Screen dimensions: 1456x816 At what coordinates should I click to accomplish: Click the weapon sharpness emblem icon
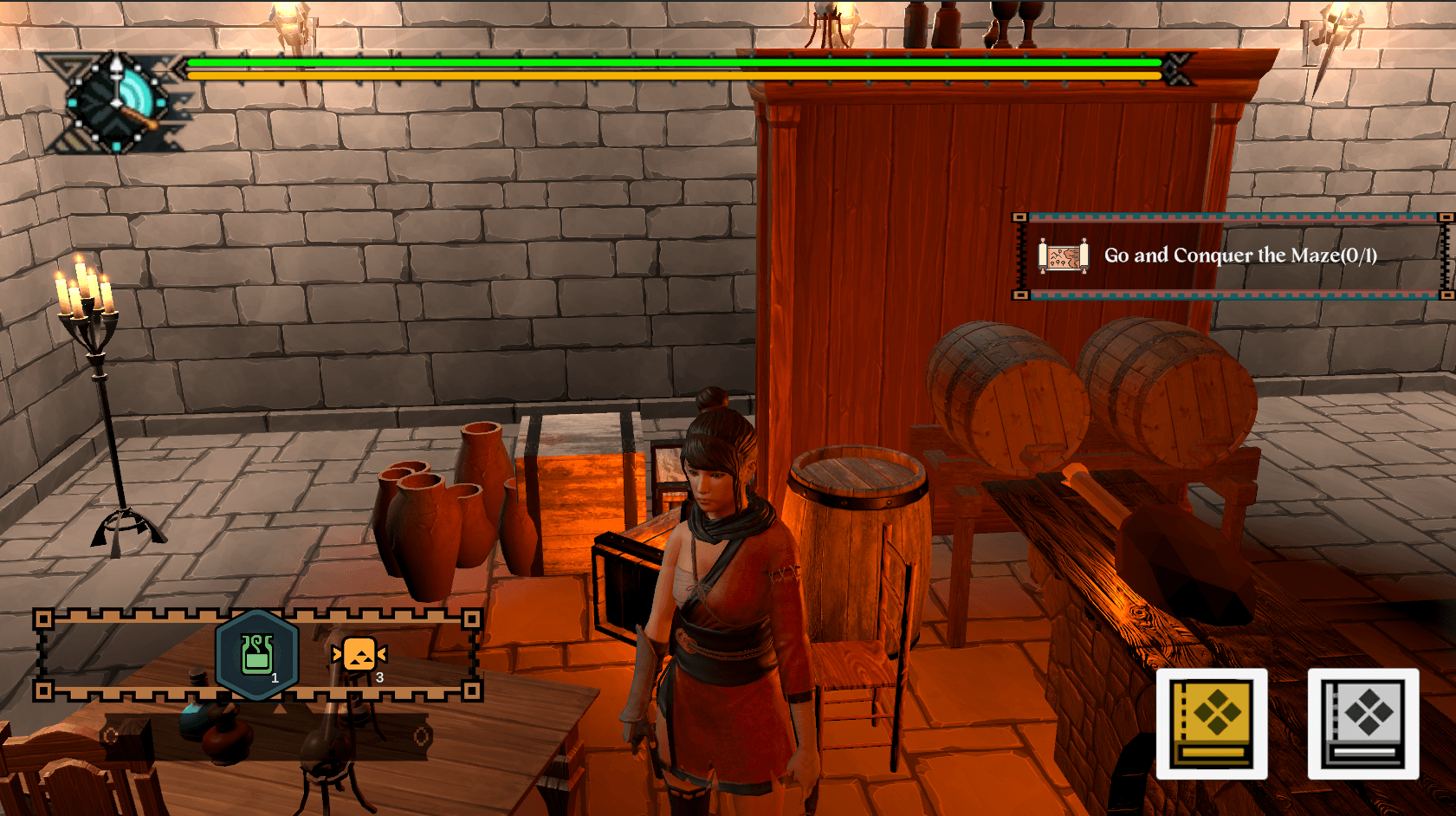118,103
